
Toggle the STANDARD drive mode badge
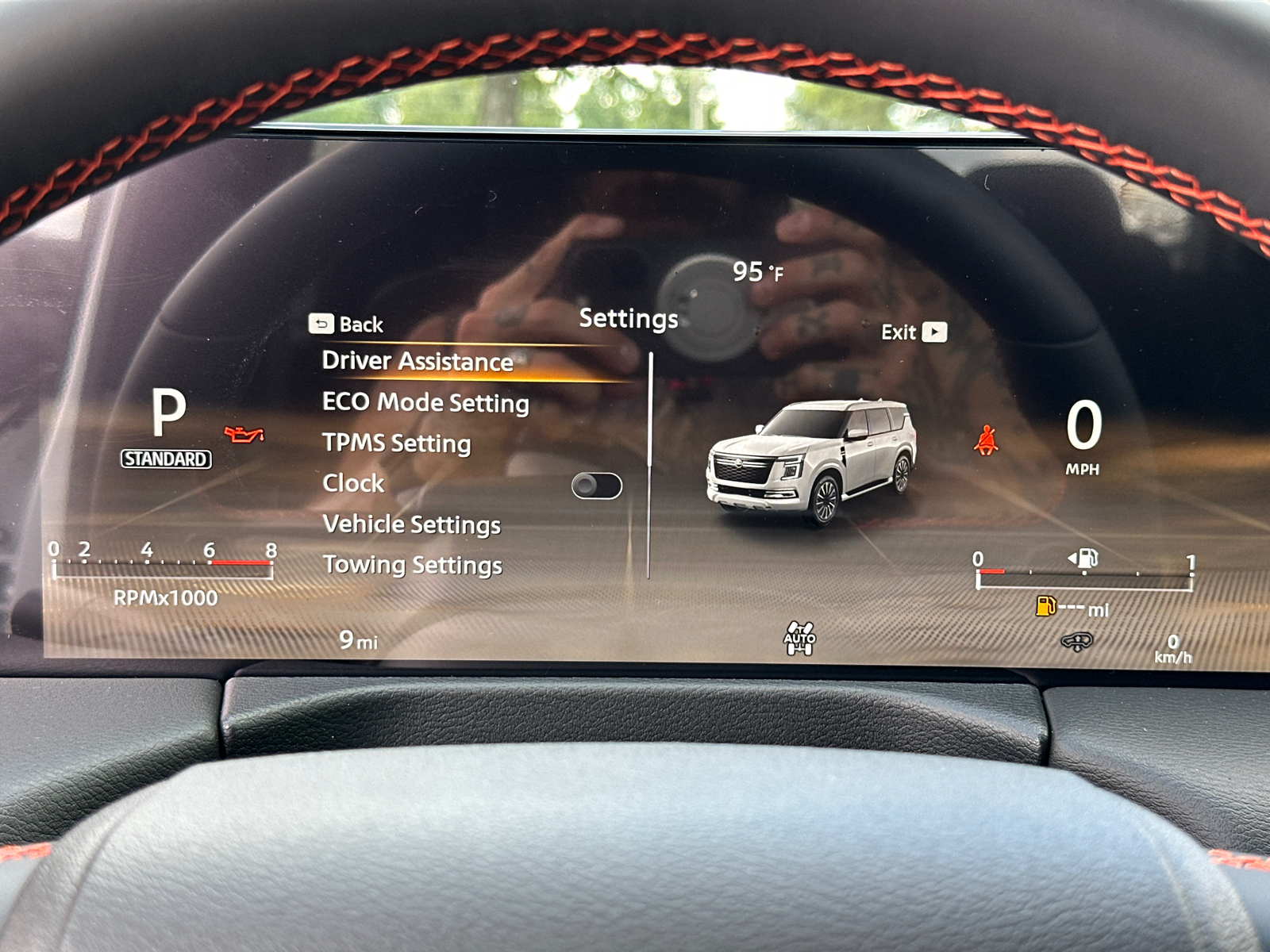[165, 457]
